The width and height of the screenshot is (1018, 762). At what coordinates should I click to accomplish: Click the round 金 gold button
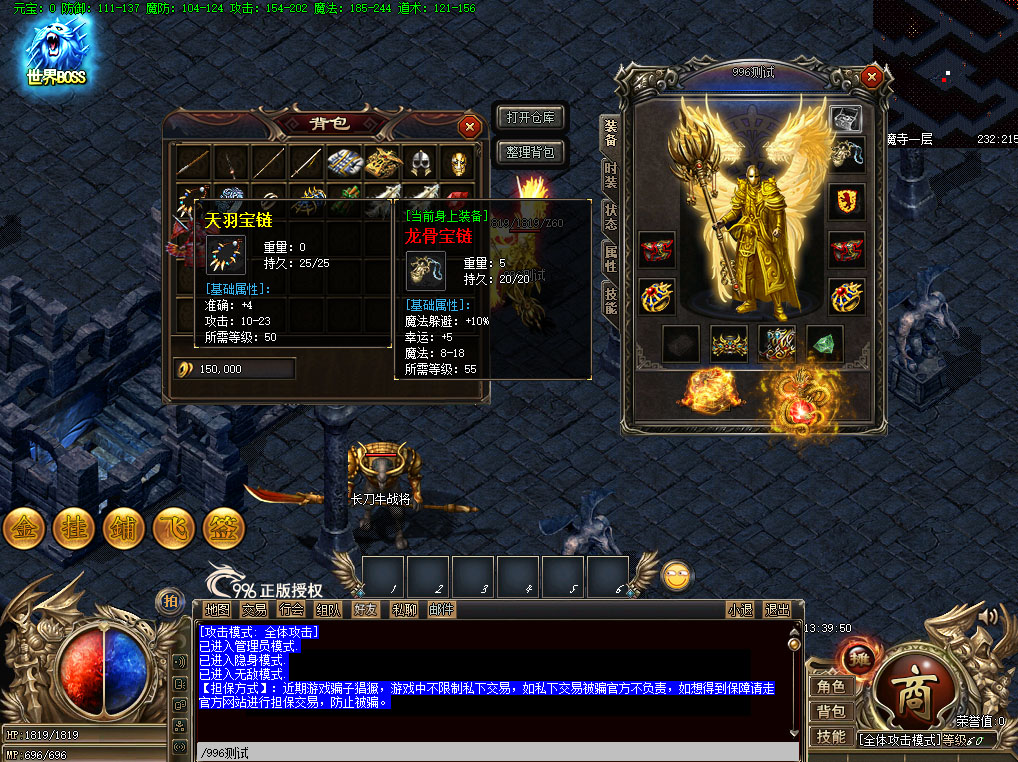(x=24, y=529)
